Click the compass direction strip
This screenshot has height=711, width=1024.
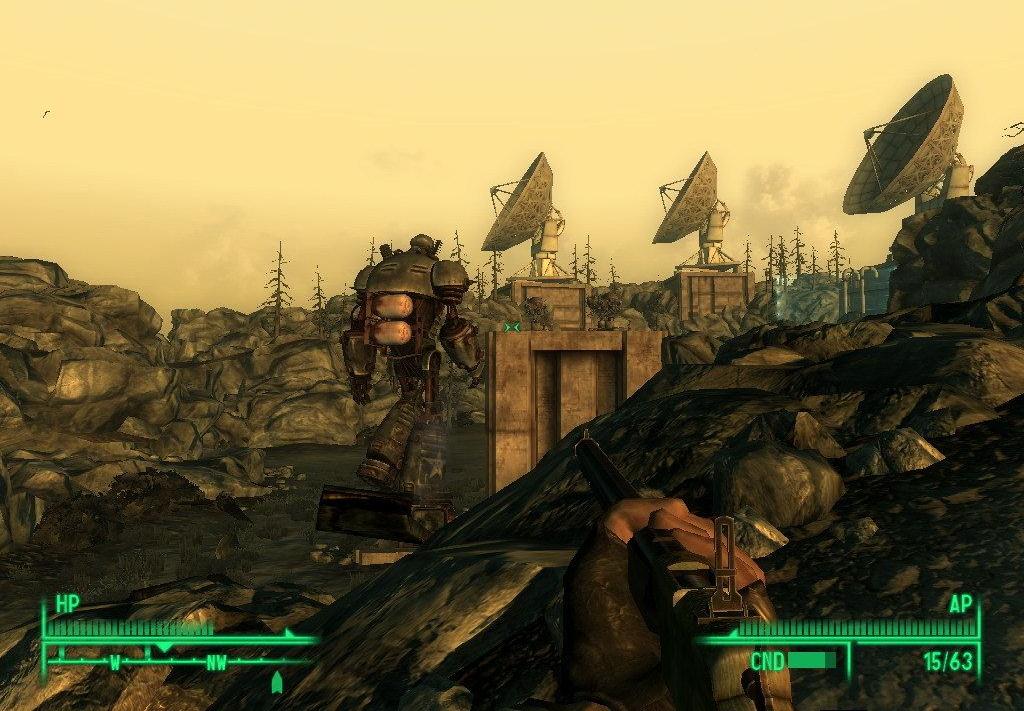pos(180,661)
